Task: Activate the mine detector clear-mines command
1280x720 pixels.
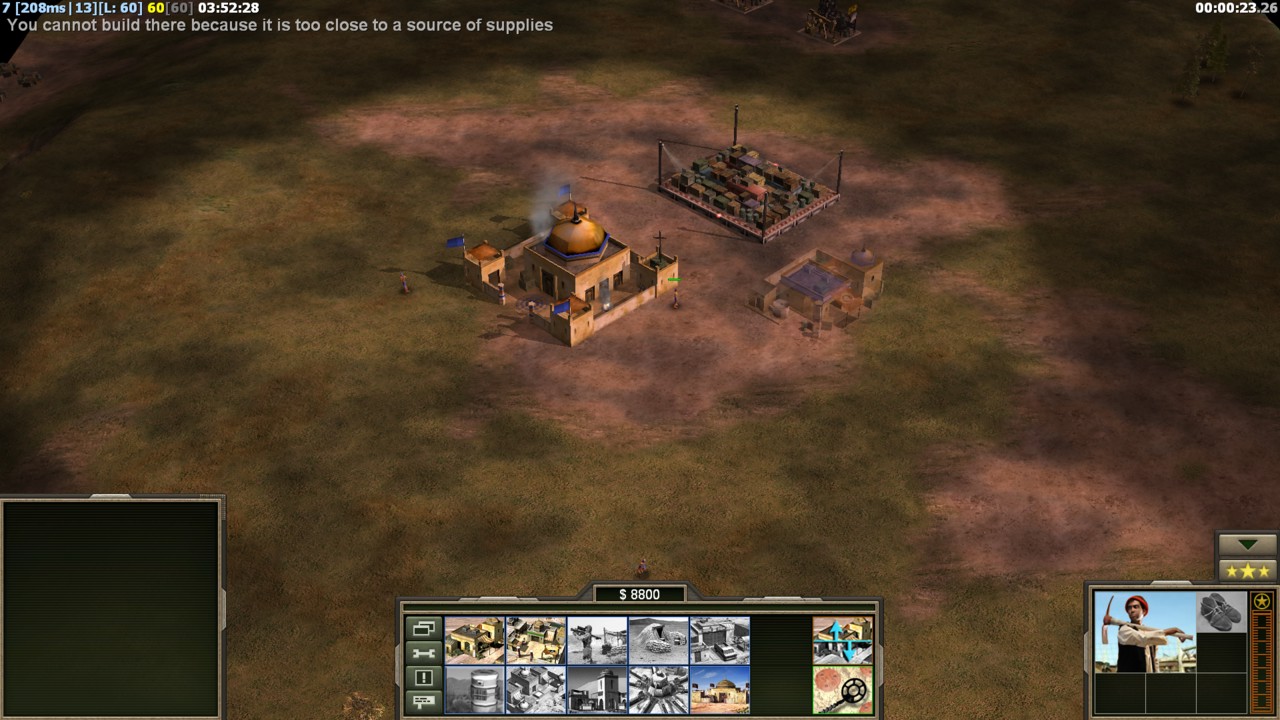Action: click(x=842, y=689)
